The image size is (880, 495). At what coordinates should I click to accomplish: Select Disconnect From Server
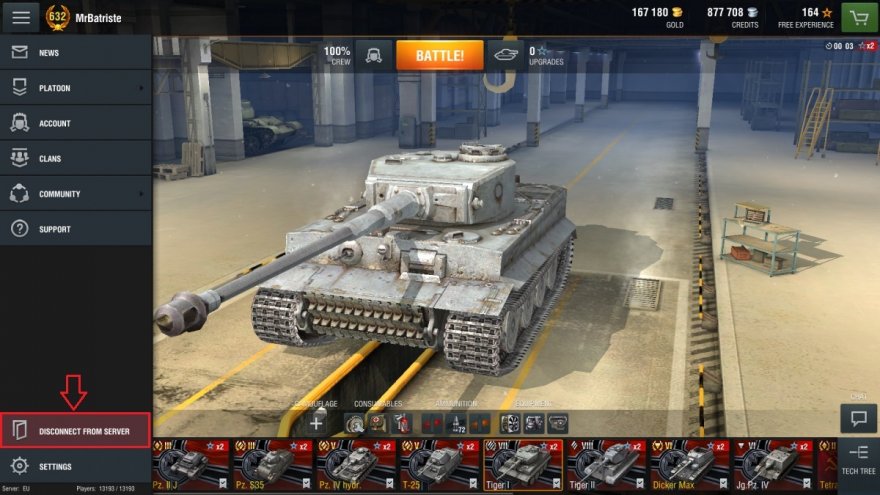coord(76,431)
